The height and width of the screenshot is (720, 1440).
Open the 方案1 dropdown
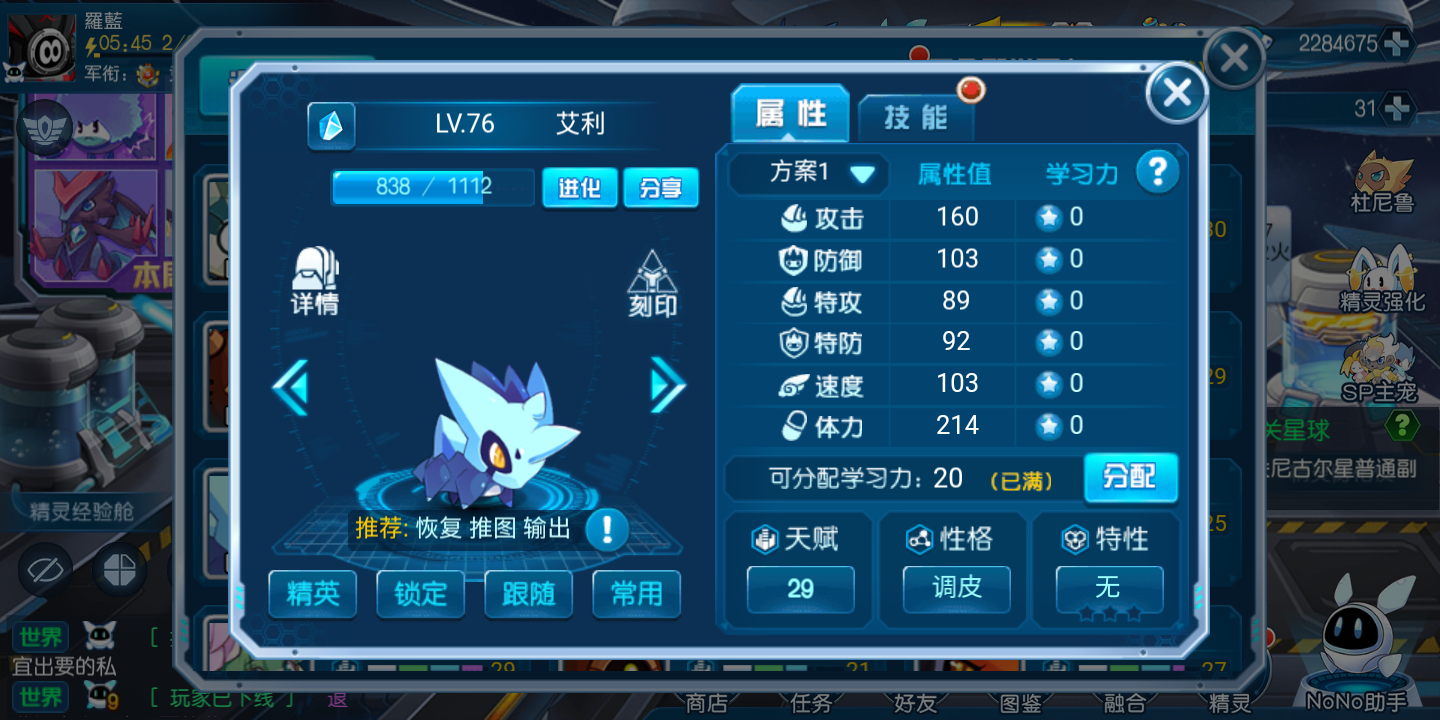pyautogui.click(x=822, y=173)
